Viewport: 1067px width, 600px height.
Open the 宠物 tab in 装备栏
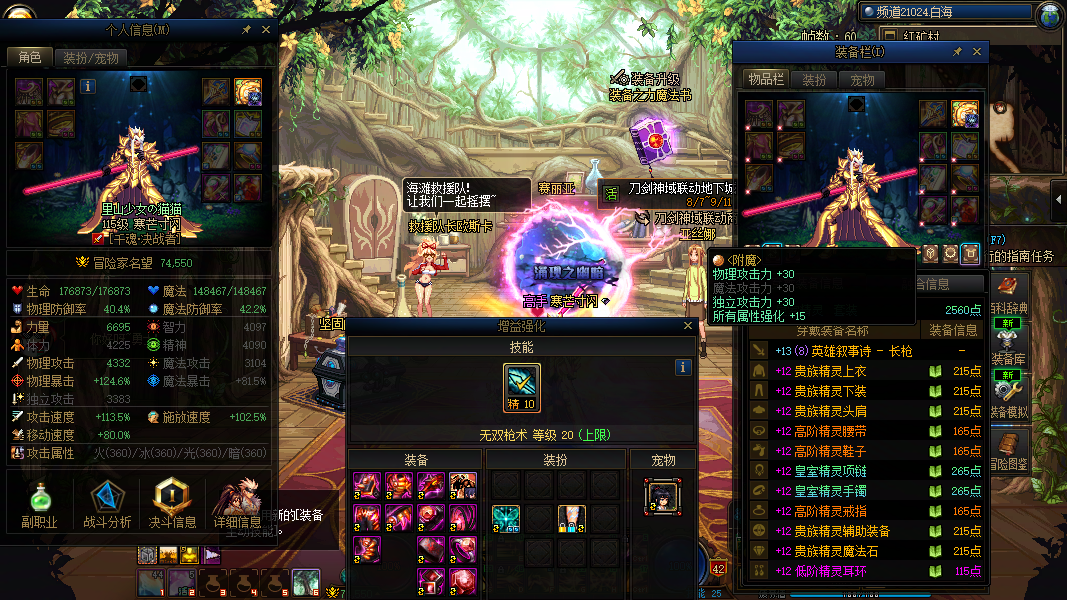pyautogui.click(x=862, y=80)
